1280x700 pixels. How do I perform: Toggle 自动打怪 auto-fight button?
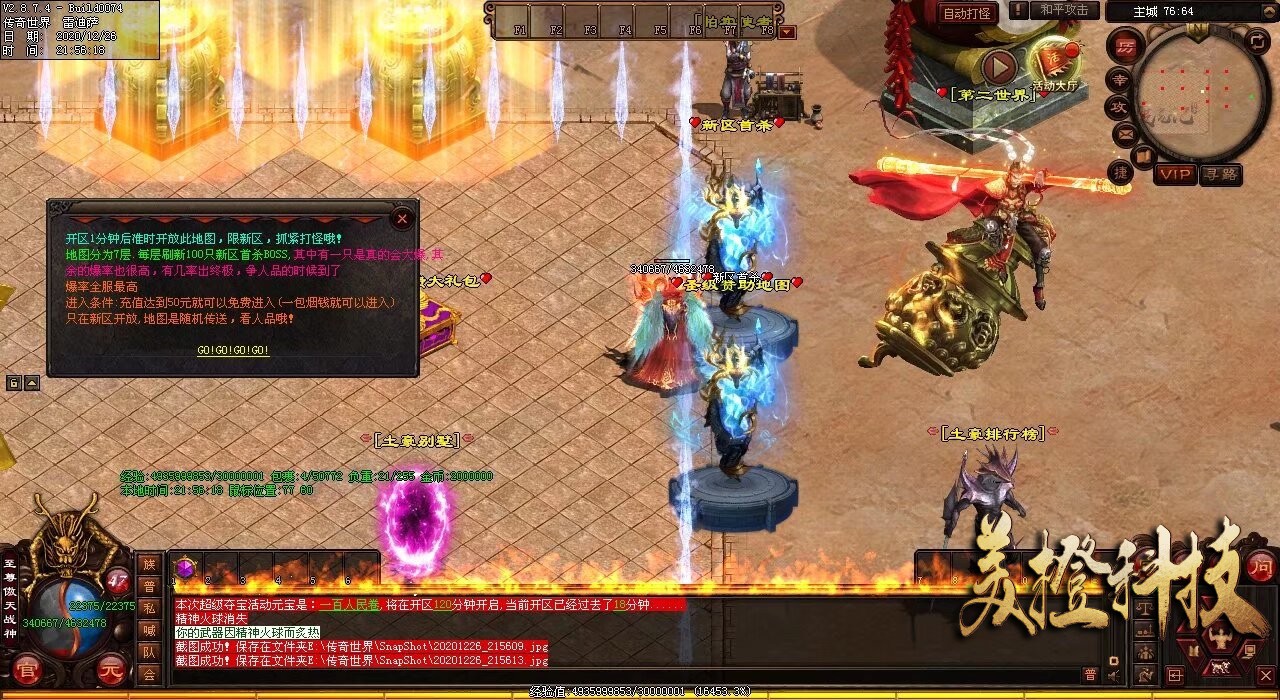(x=968, y=13)
